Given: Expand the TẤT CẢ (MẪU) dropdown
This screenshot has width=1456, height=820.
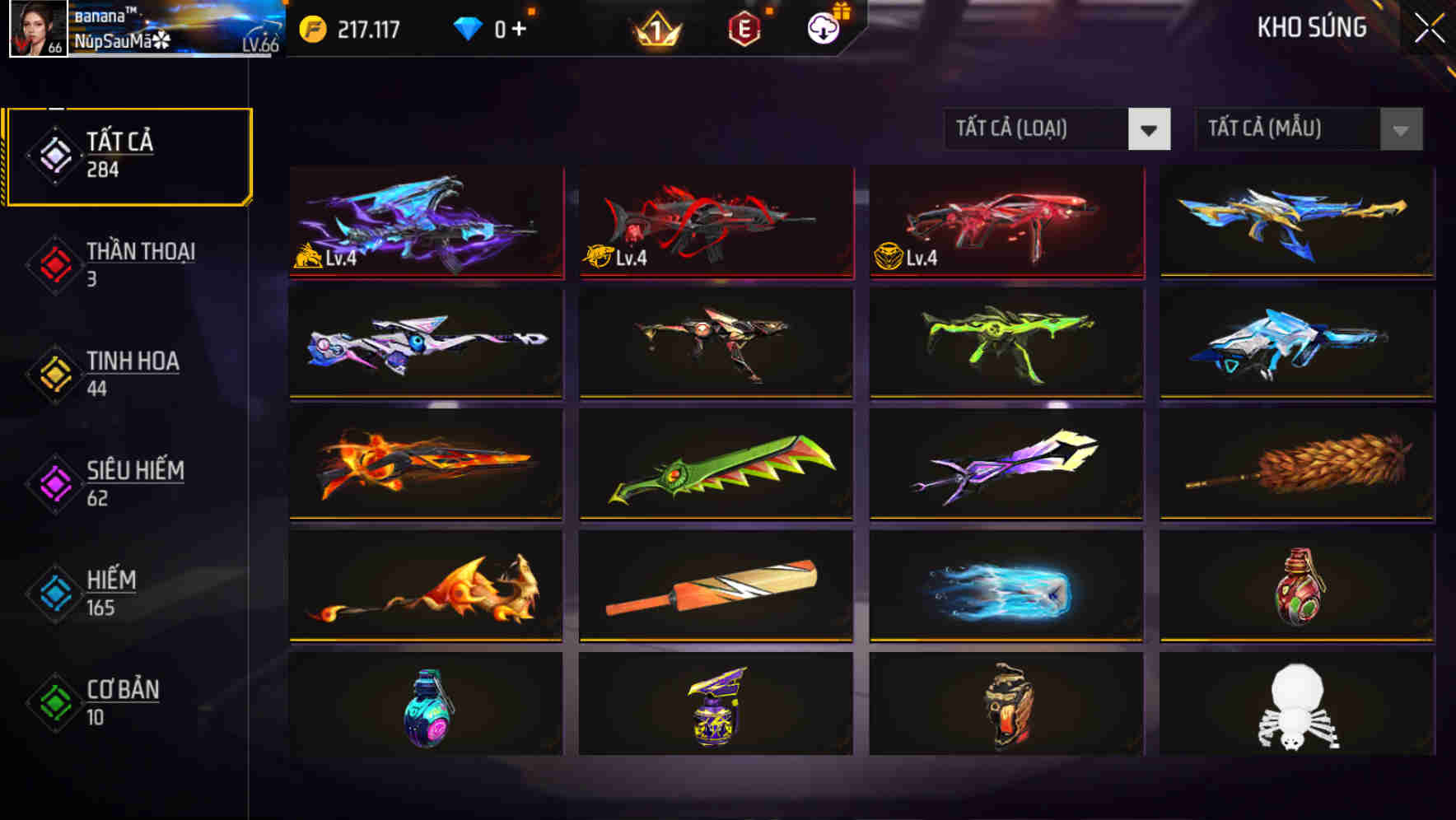Looking at the screenshot, I should point(1281,129).
